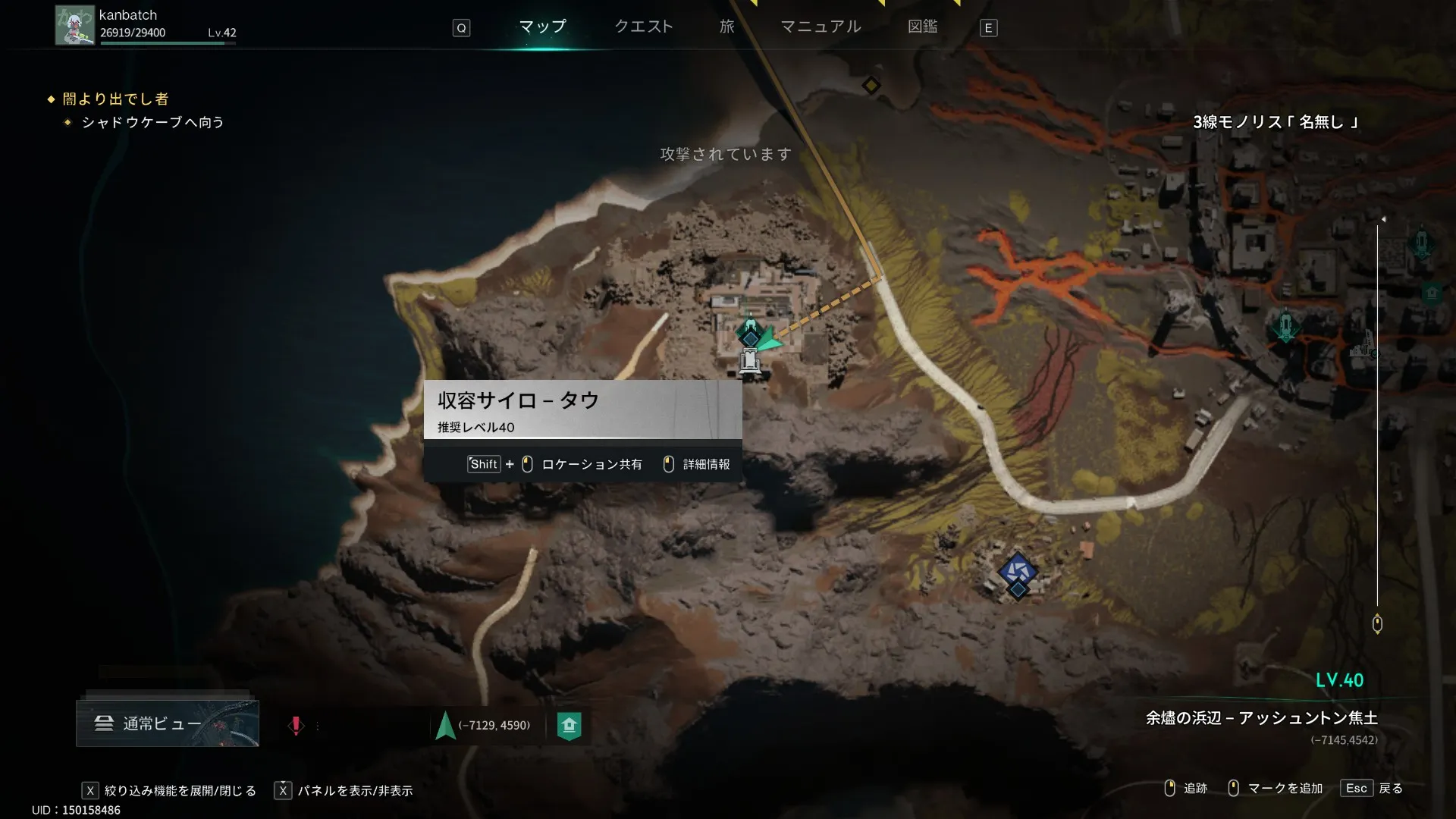The width and height of the screenshot is (1456, 819).
Task: Click the green home territory icon
Action: [x=569, y=726]
